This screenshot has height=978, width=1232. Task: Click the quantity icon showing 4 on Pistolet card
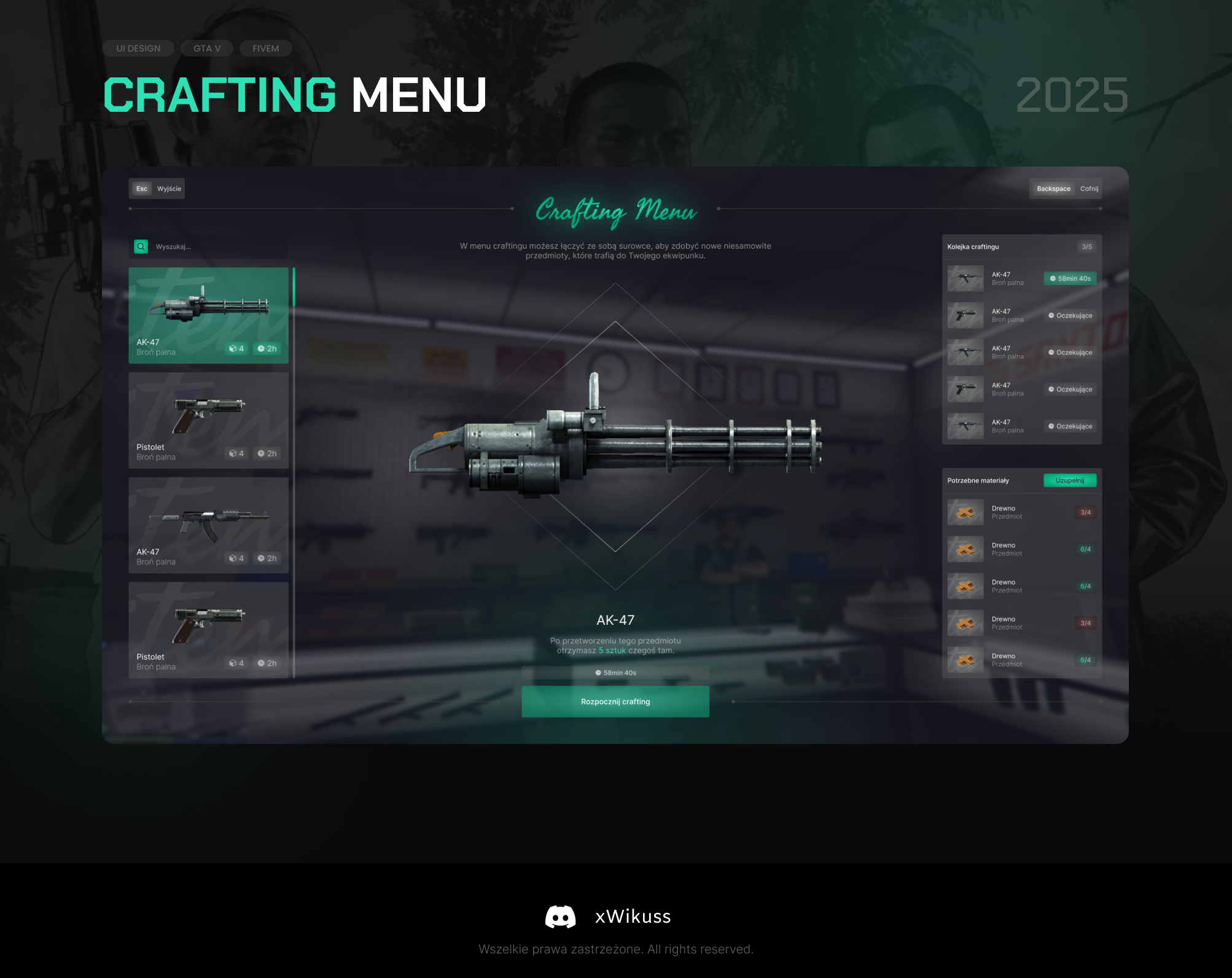pyautogui.click(x=233, y=453)
